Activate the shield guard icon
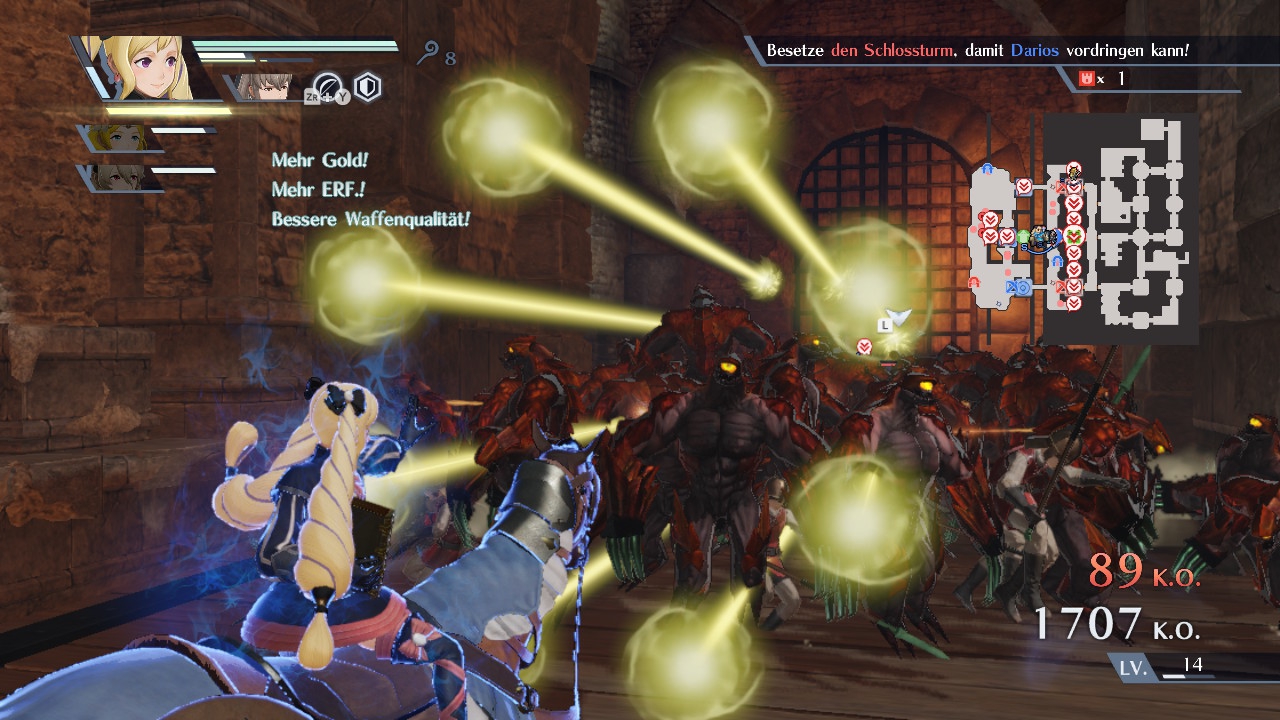1280x720 pixels. click(368, 88)
